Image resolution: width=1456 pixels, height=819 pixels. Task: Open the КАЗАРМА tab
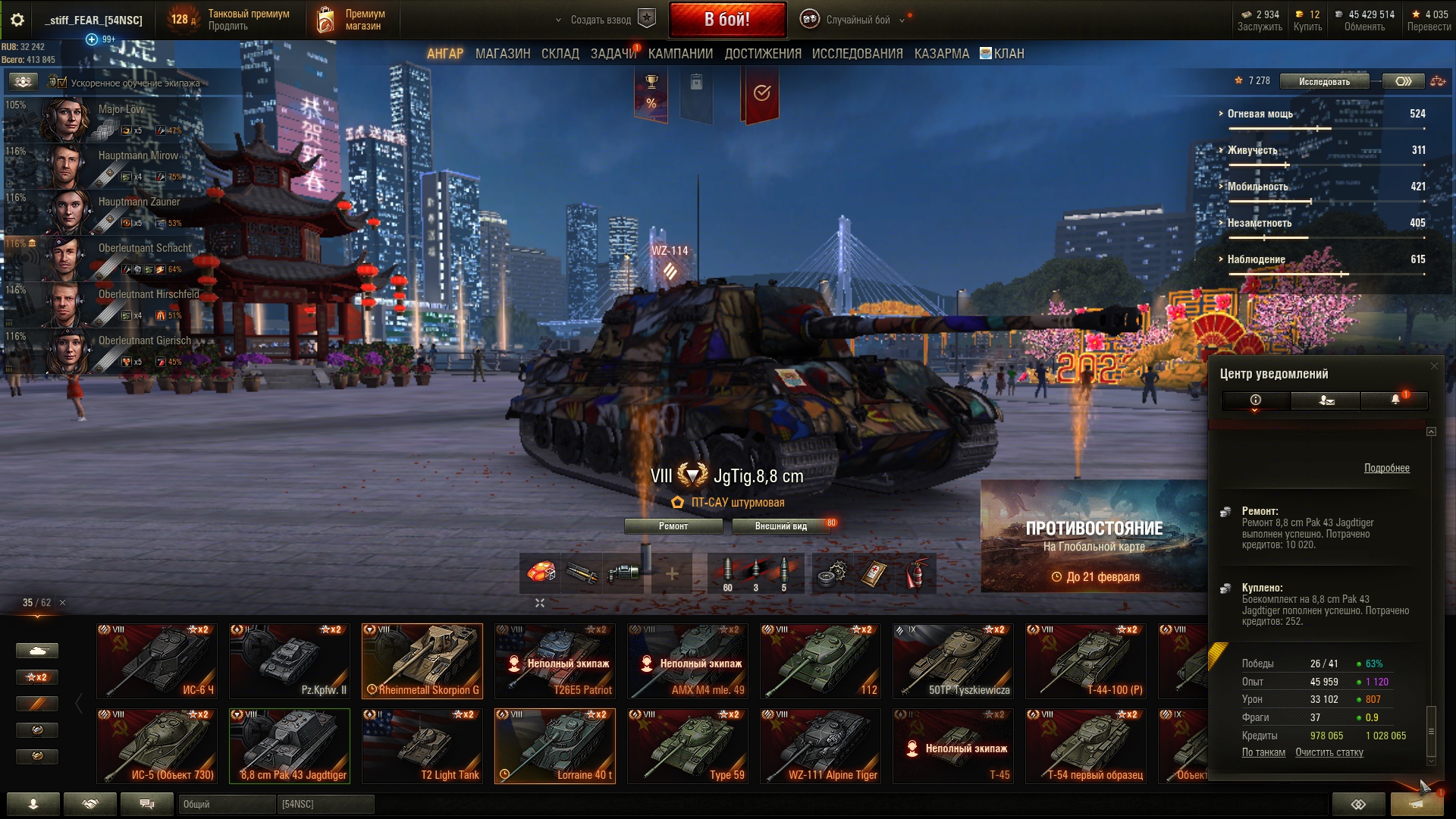[x=941, y=54]
